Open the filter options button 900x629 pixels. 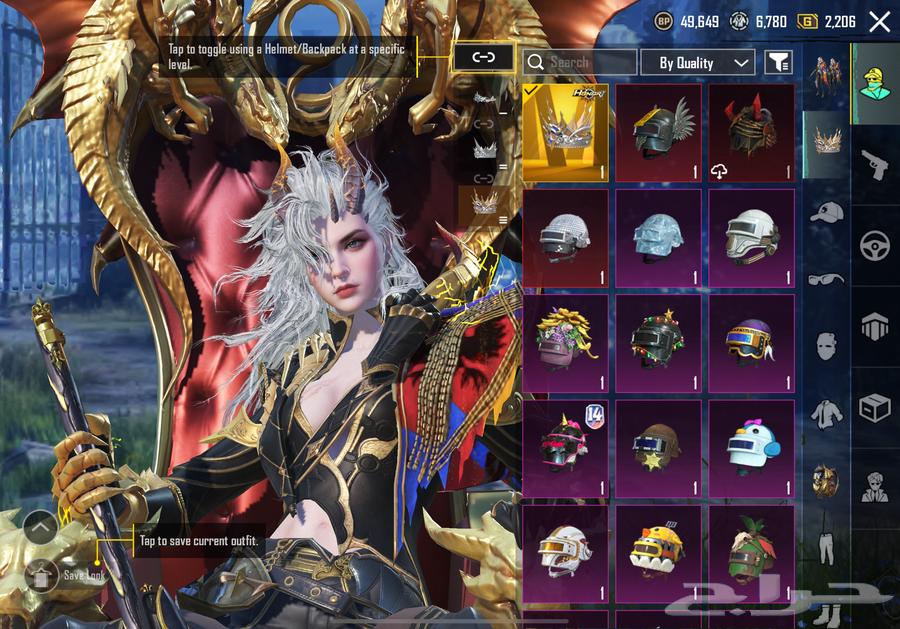(x=778, y=63)
